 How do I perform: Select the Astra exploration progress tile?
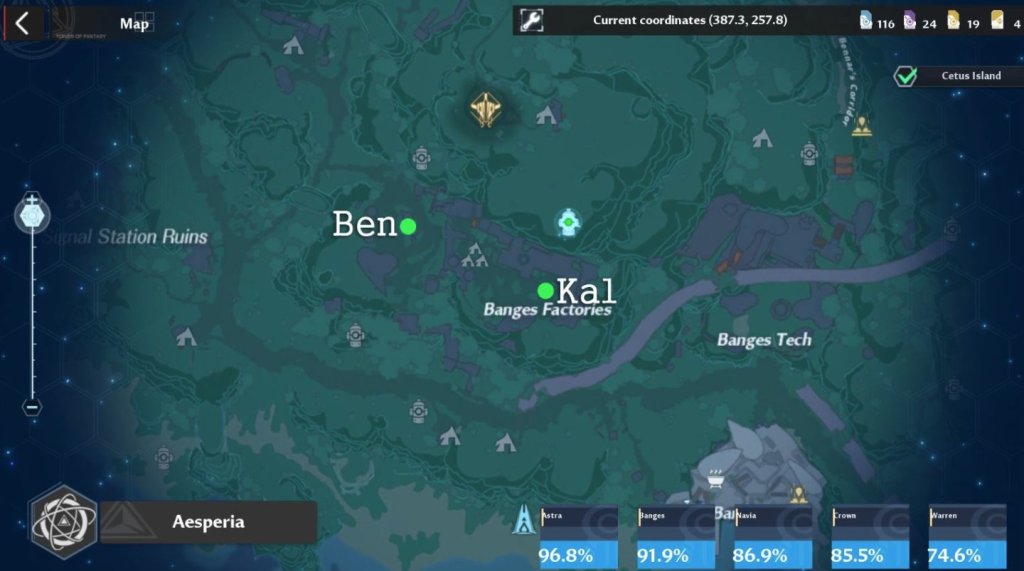[577, 537]
